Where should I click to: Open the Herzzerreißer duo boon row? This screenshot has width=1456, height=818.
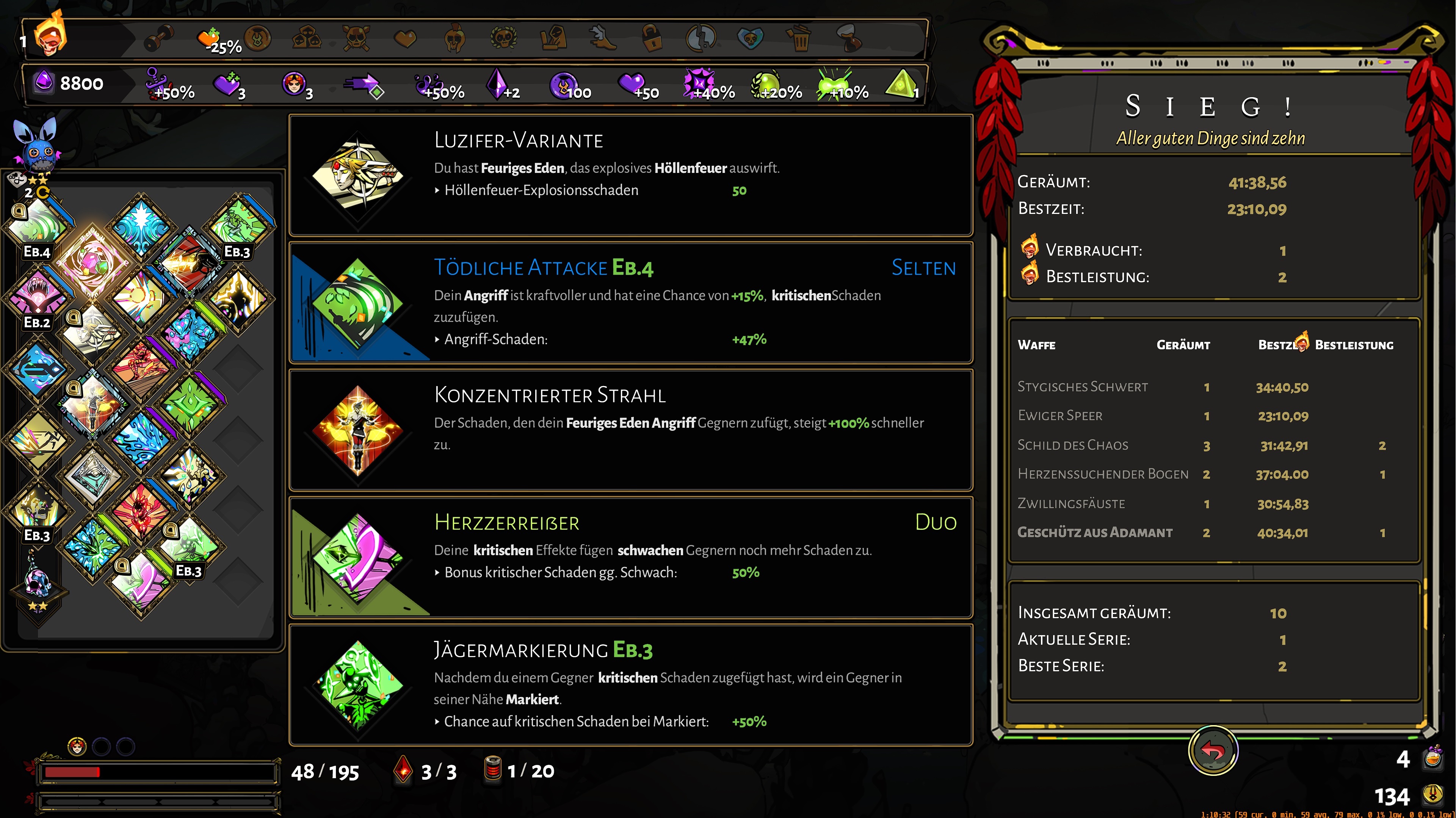[x=630, y=557]
